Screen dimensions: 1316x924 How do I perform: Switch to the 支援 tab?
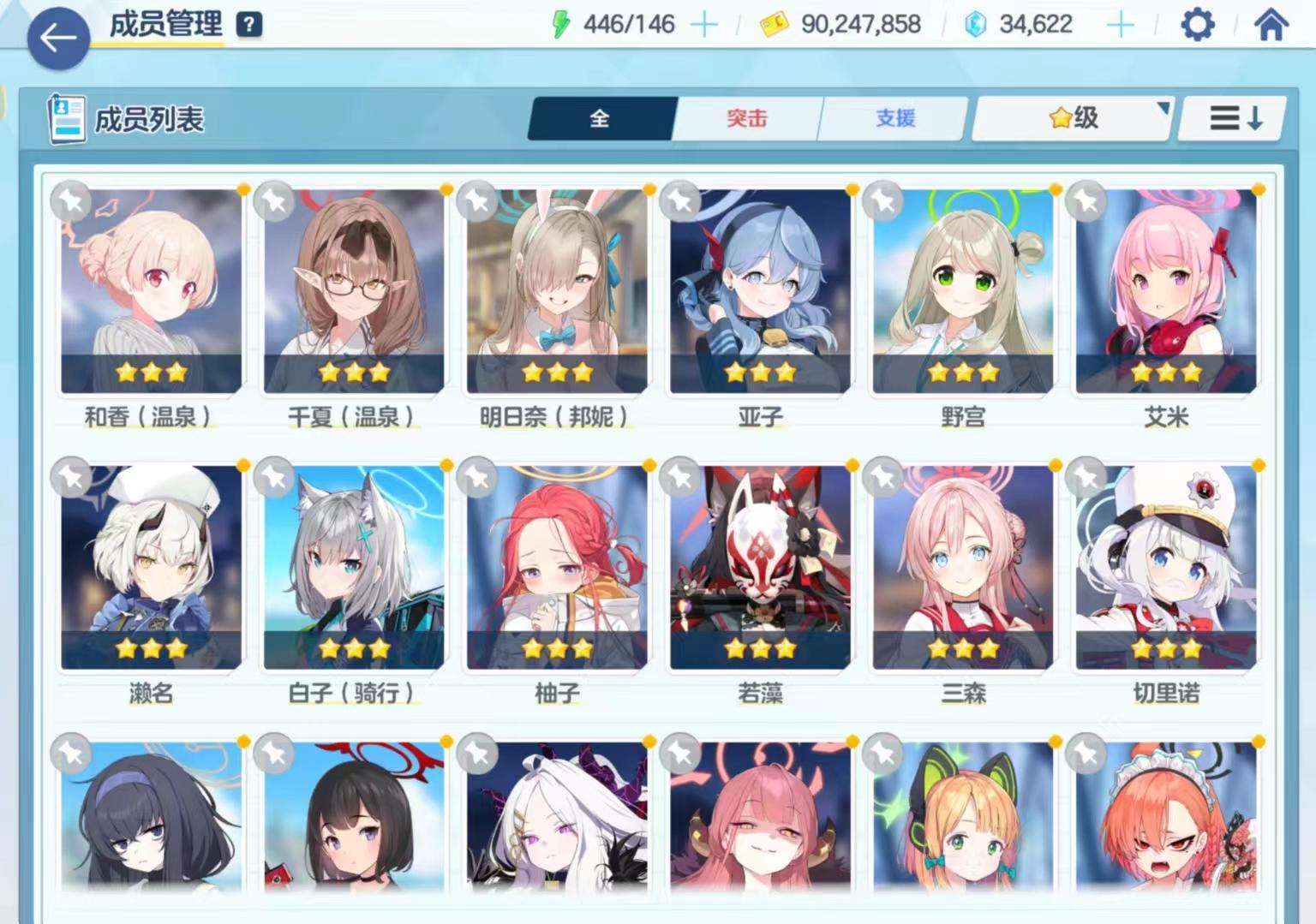coord(894,119)
